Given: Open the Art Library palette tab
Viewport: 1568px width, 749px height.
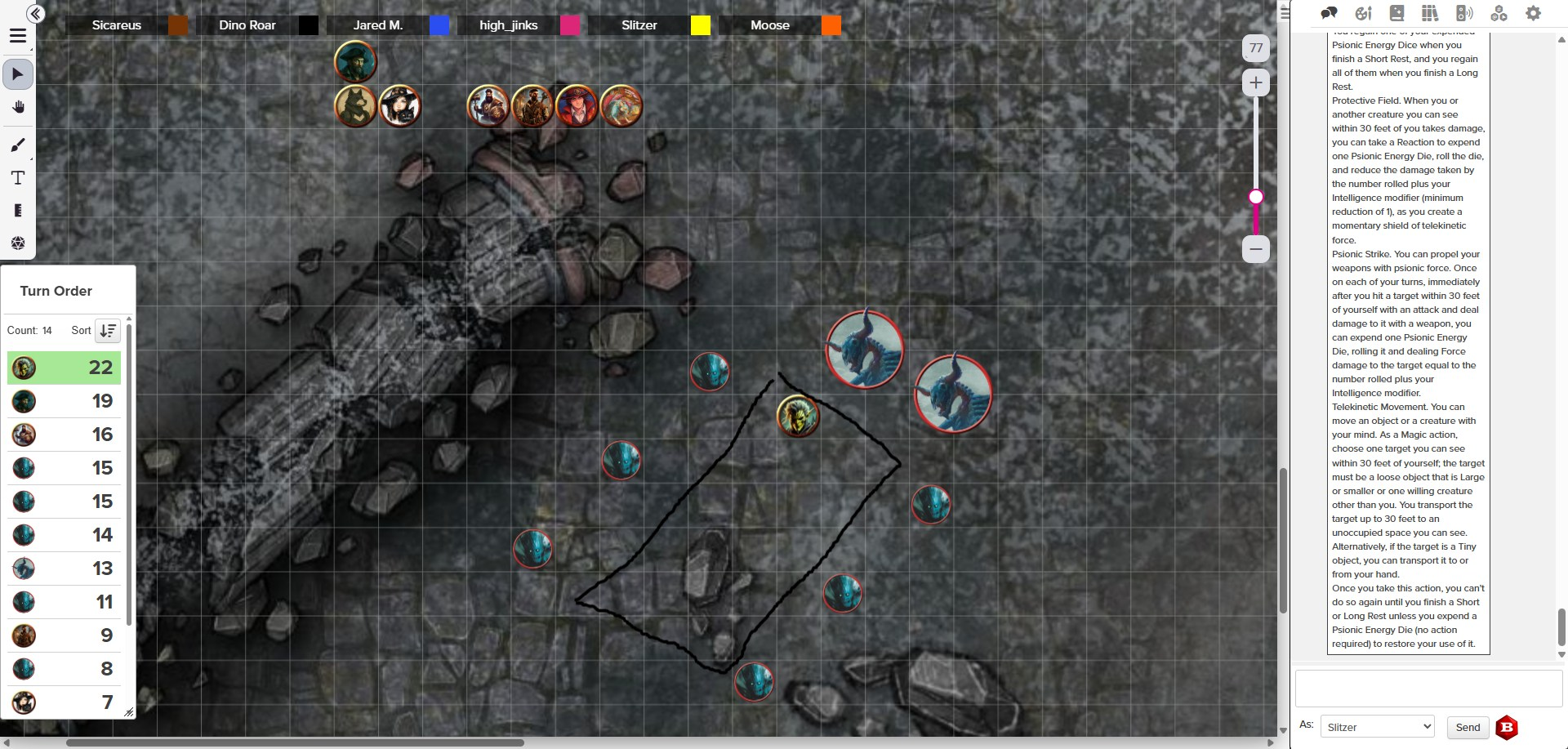Looking at the screenshot, I should click(x=1363, y=13).
